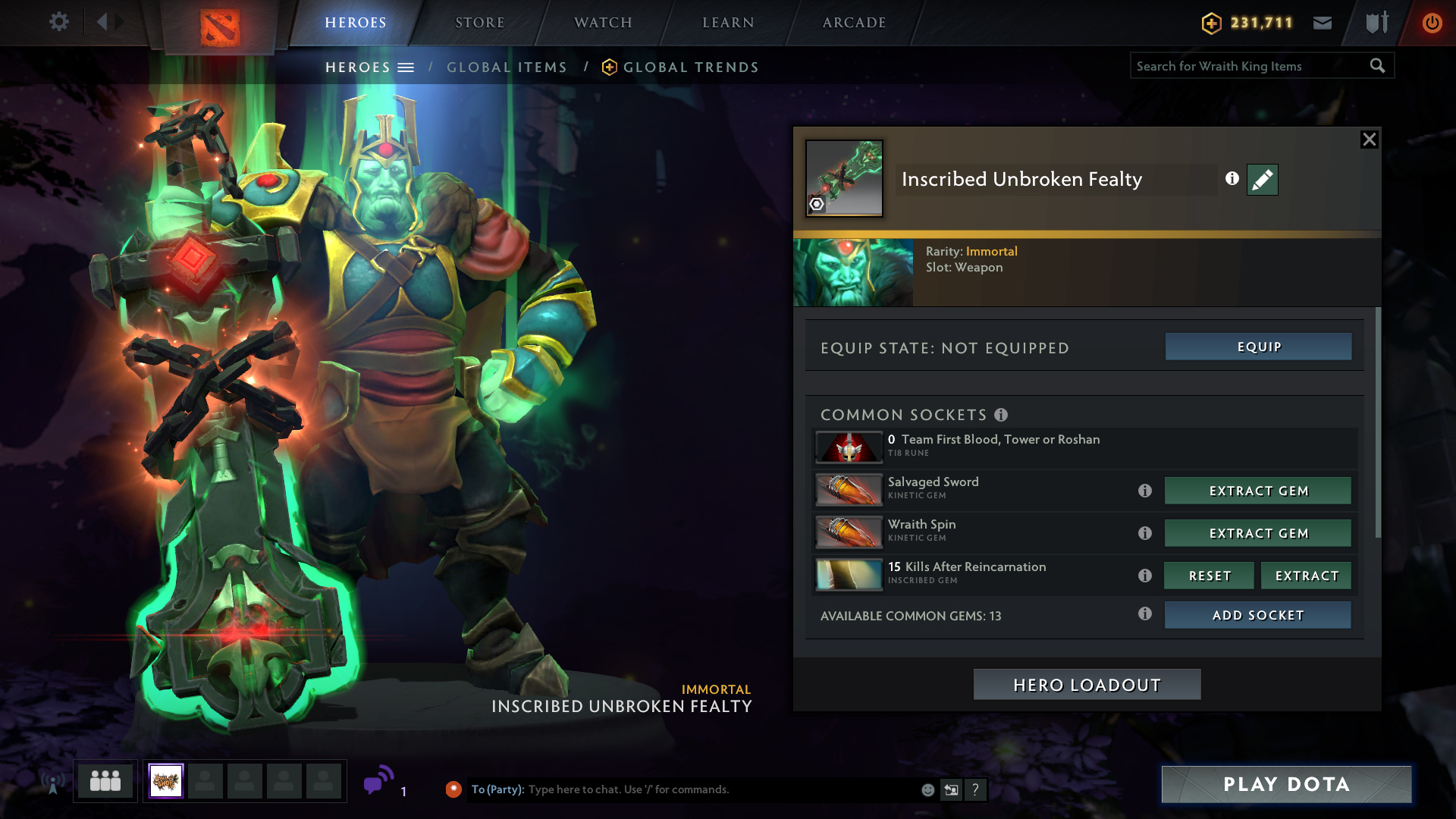Click the party chat input box
Image resolution: width=1456 pixels, height=819 pixels.
pyautogui.click(x=720, y=789)
